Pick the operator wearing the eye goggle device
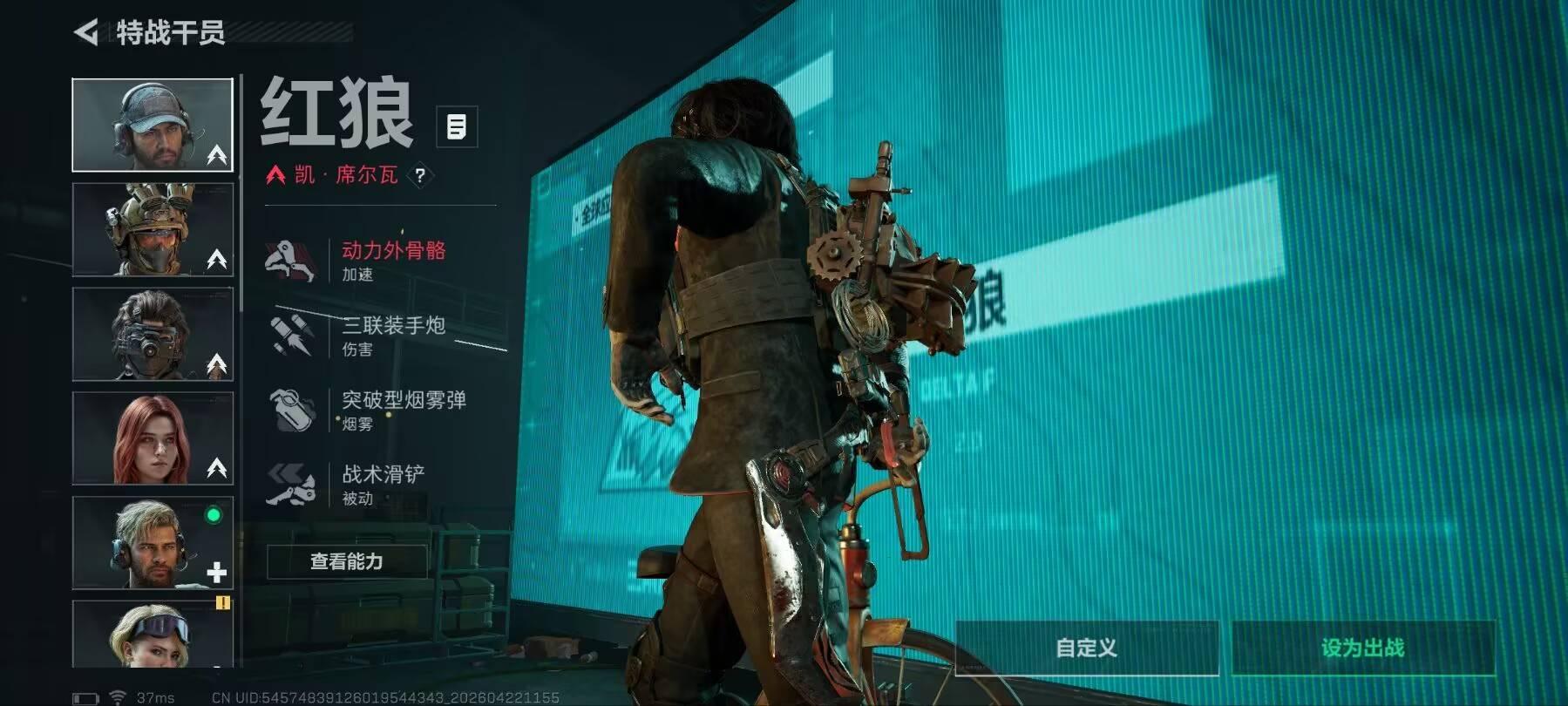The image size is (1568, 706). (153, 335)
